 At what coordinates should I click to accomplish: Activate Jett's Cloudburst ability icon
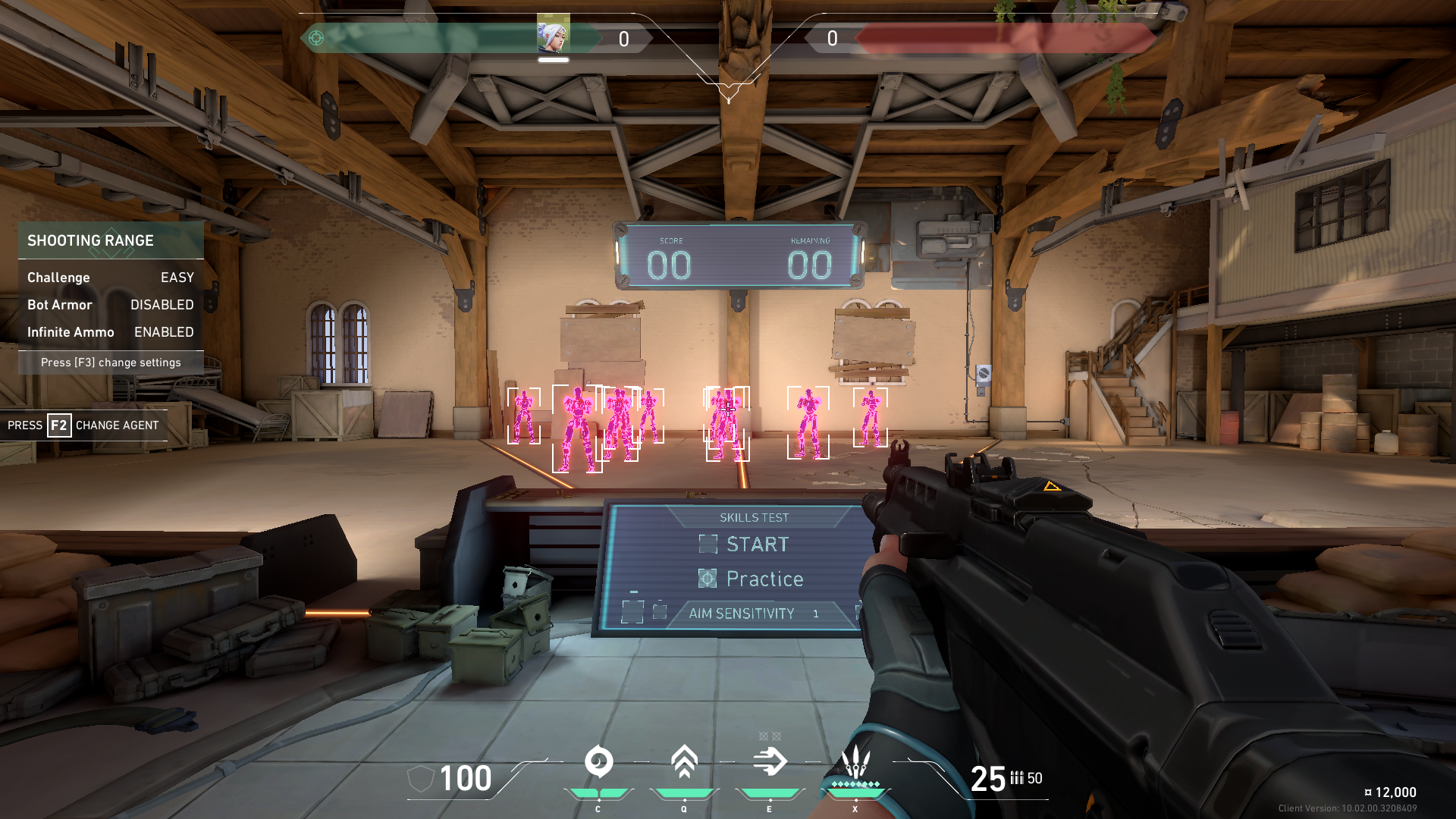tap(598, 762)
